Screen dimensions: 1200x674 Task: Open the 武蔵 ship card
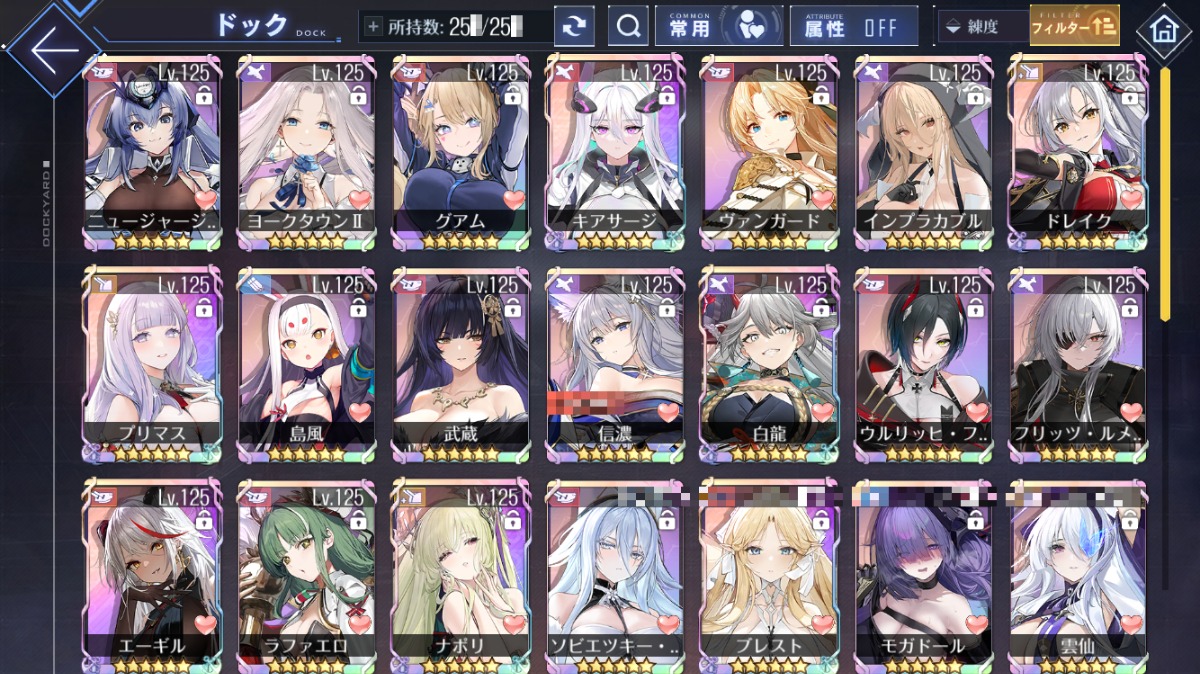tap(461, 365)
